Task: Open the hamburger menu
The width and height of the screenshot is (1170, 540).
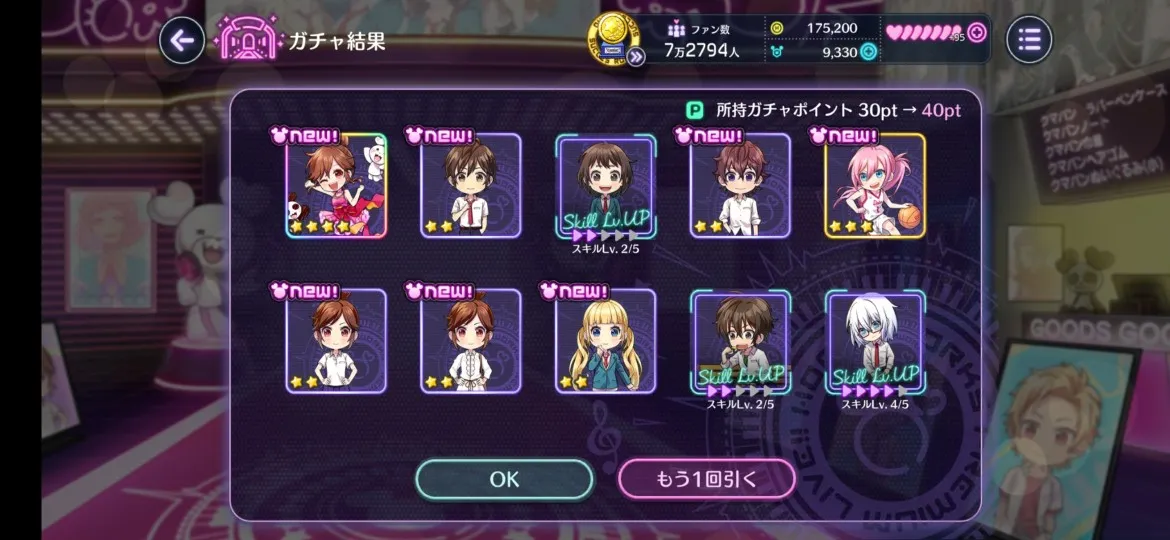Action: coord(1029,40)
